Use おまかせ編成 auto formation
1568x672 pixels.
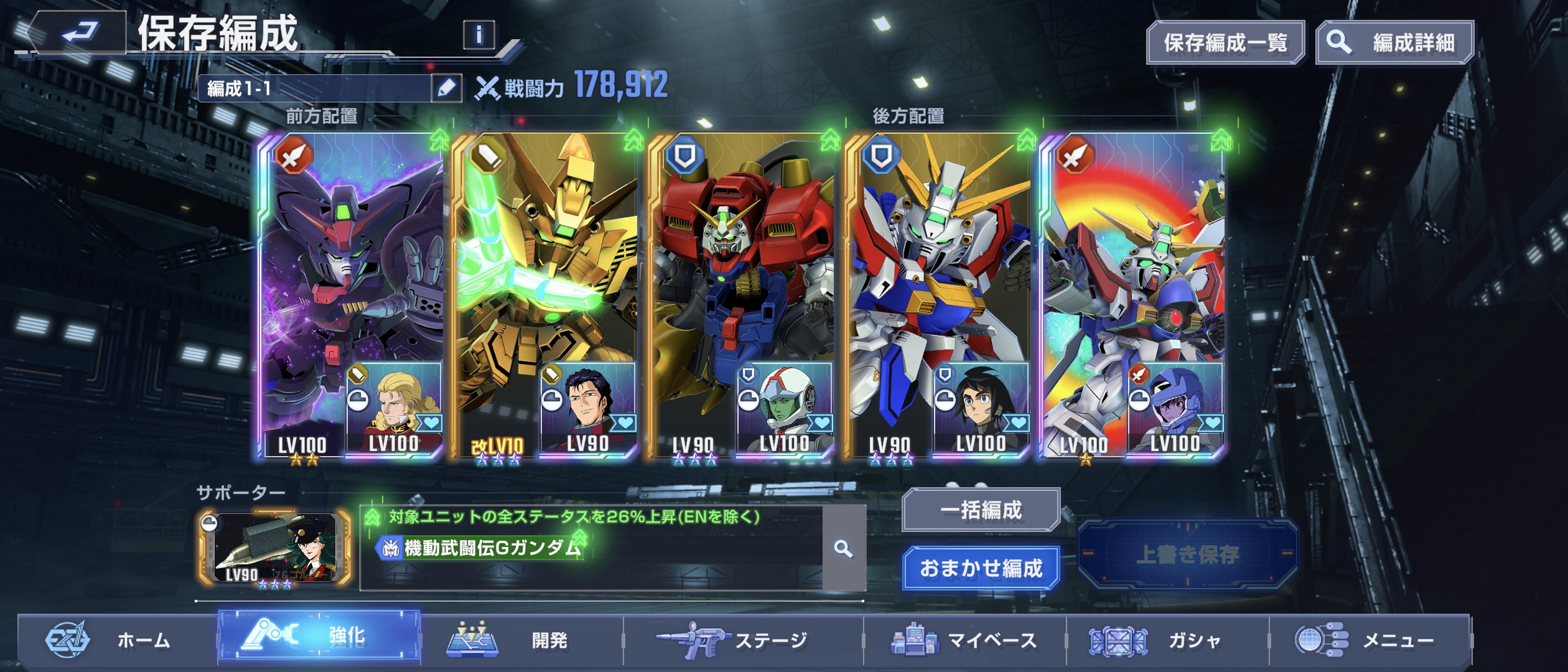[x=981, y=568]
